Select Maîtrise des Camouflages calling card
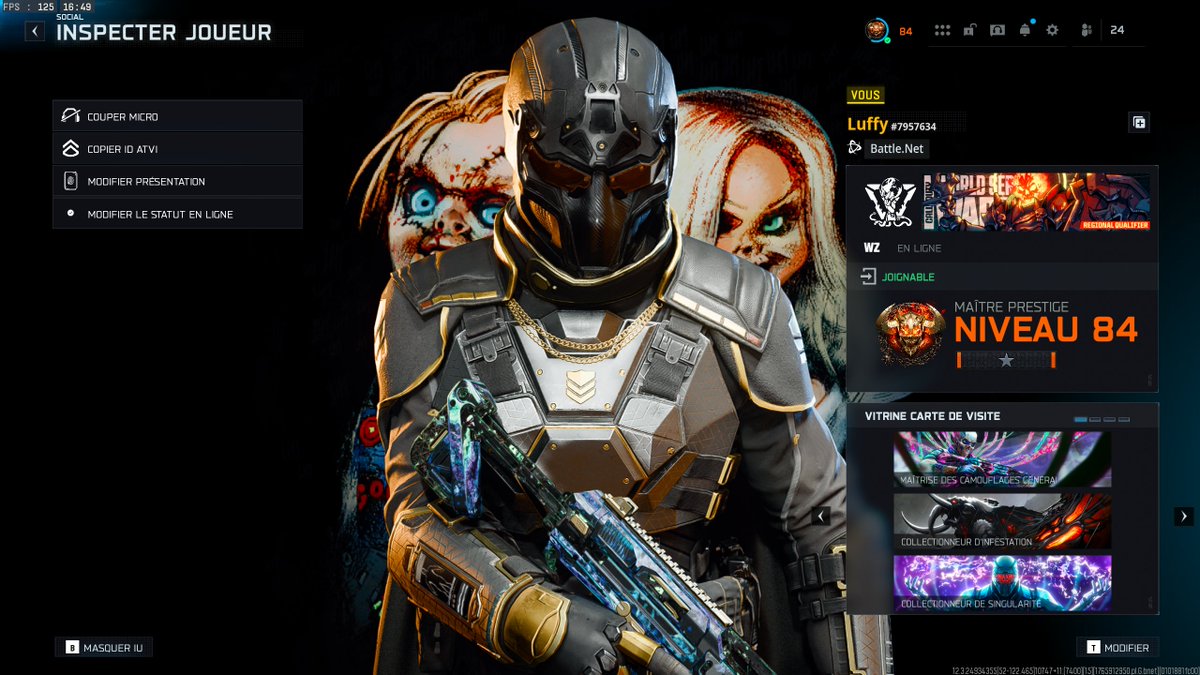 coord(1002,460)
